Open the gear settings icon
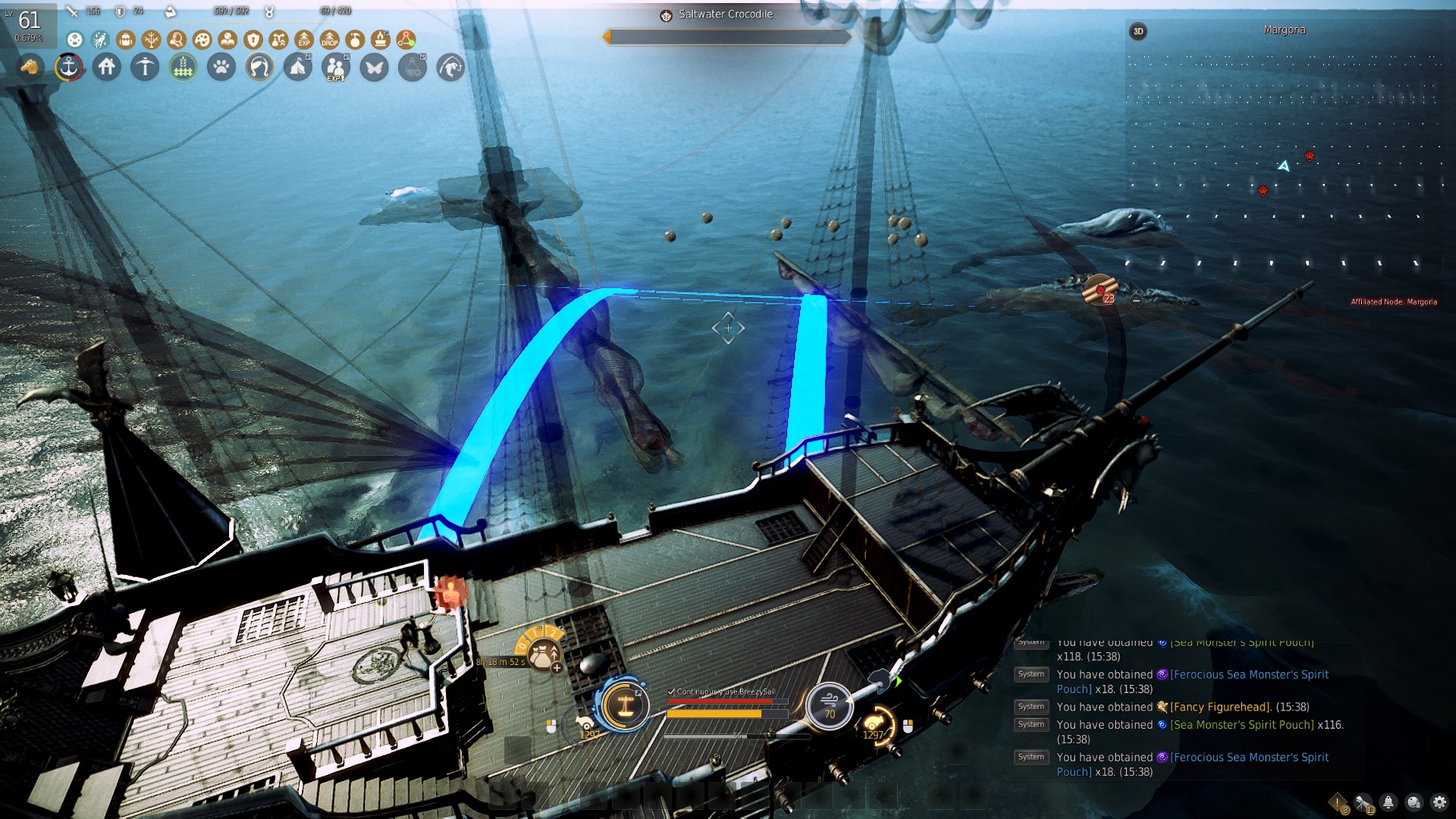The width and height of the screenshot is (1456, 819). pyautogui.click(x=1439, y=802)
